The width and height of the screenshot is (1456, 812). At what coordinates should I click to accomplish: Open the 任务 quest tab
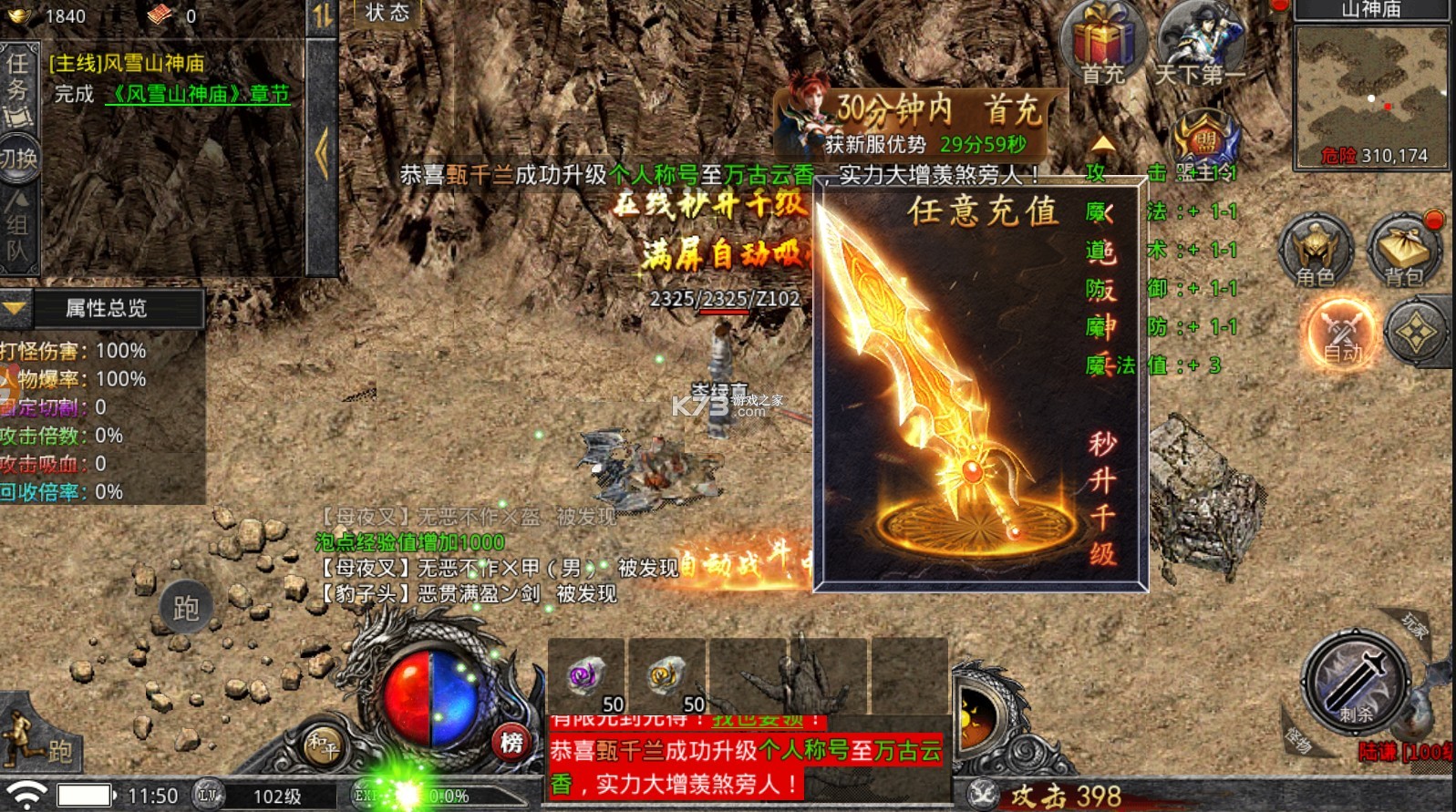point(18,88)
